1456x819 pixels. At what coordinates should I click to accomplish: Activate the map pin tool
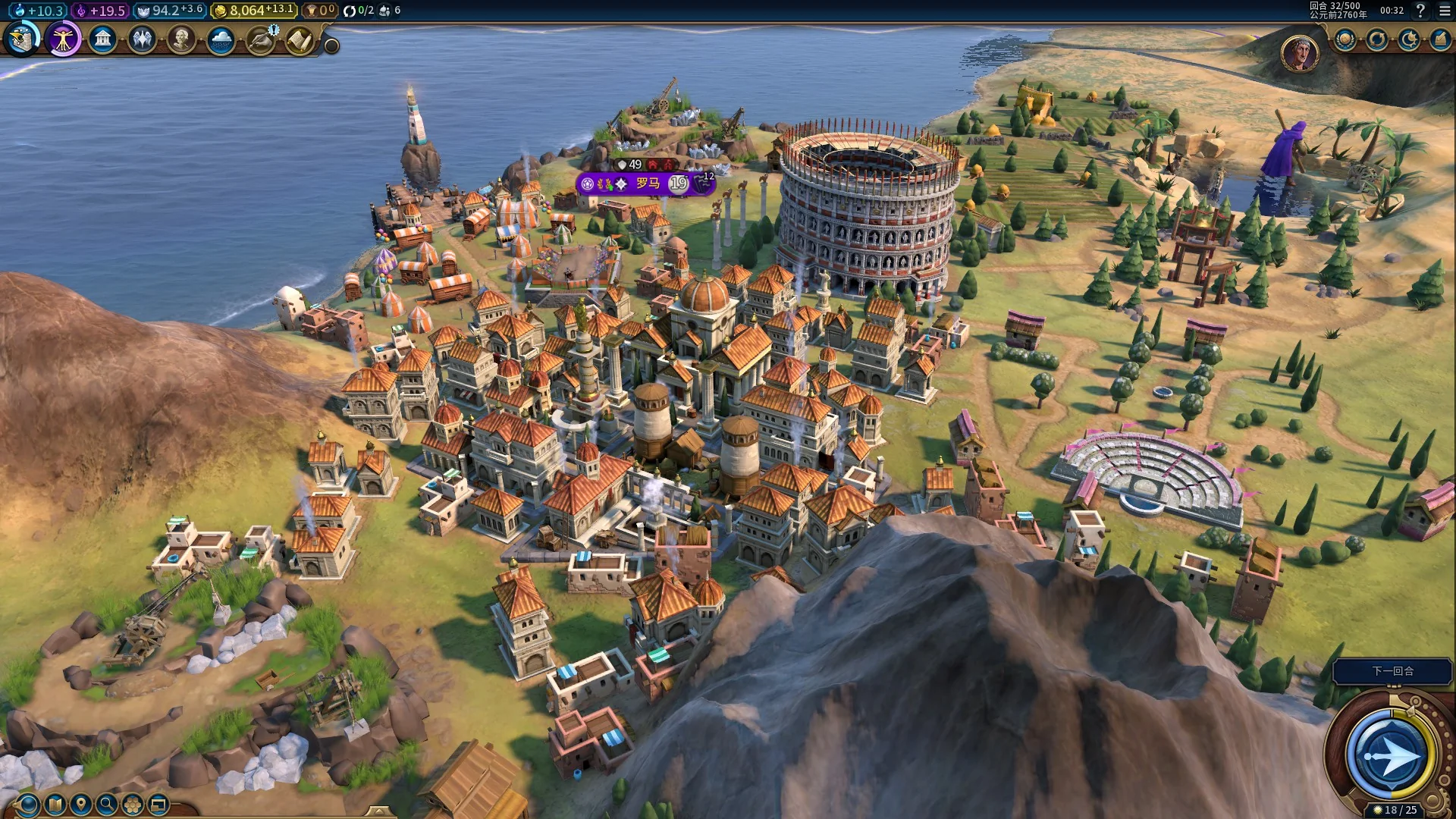coord(80,804)
